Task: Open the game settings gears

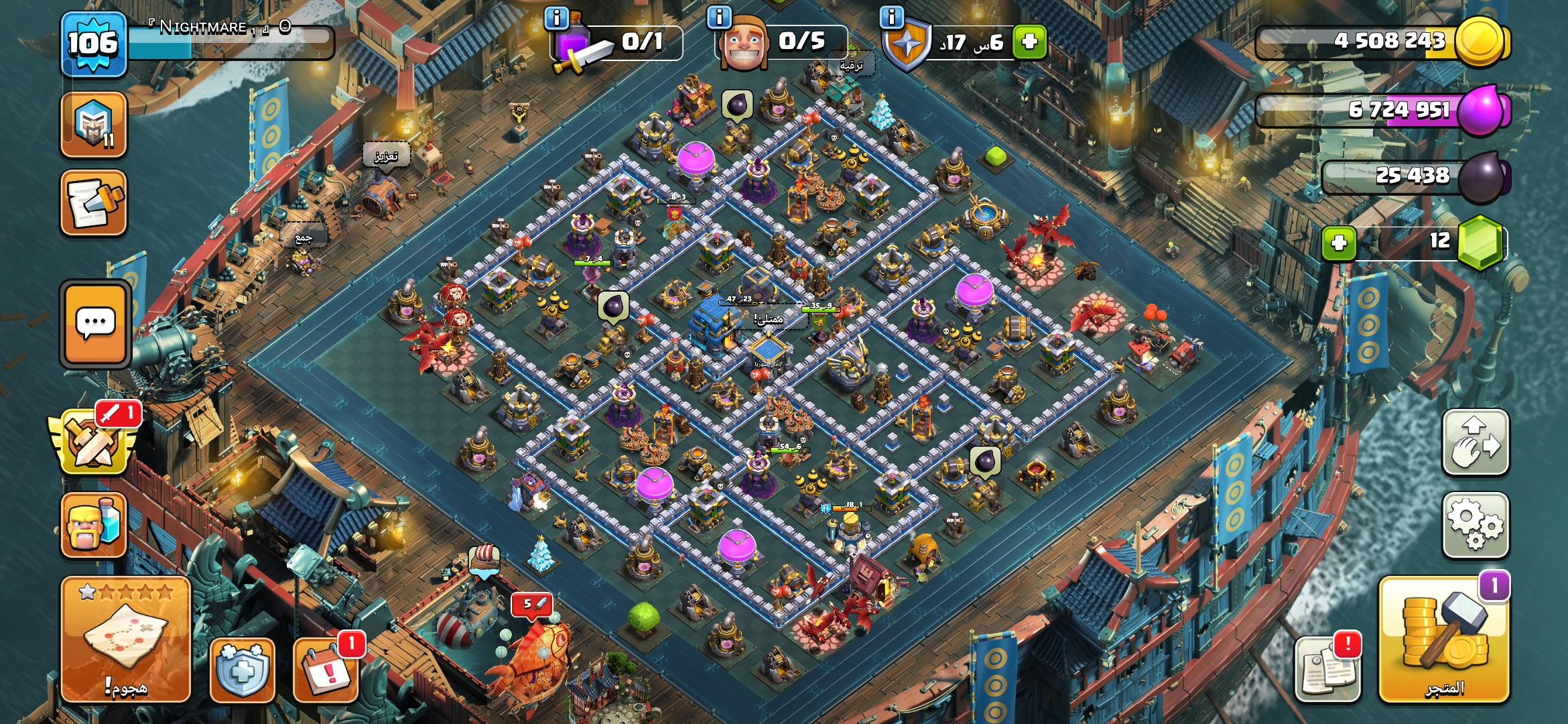Action: (x=1475, y=526)
